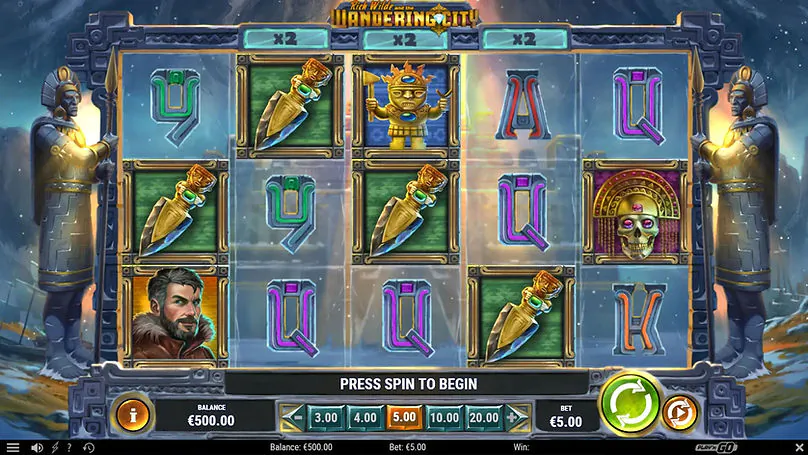Open the hamburger menu

(x=13, y=447)
